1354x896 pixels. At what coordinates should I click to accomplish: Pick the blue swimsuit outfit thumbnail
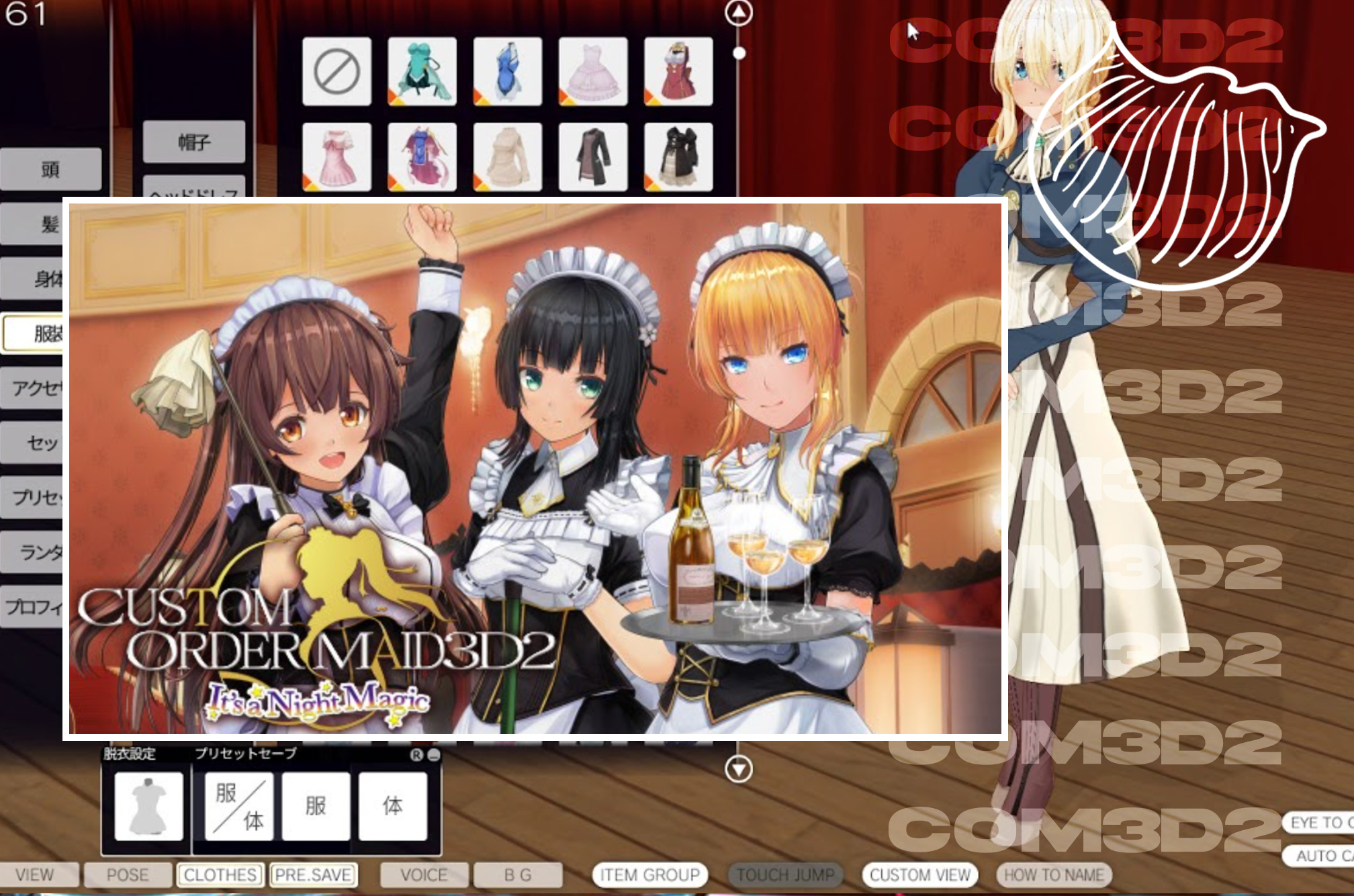[507, 71]
